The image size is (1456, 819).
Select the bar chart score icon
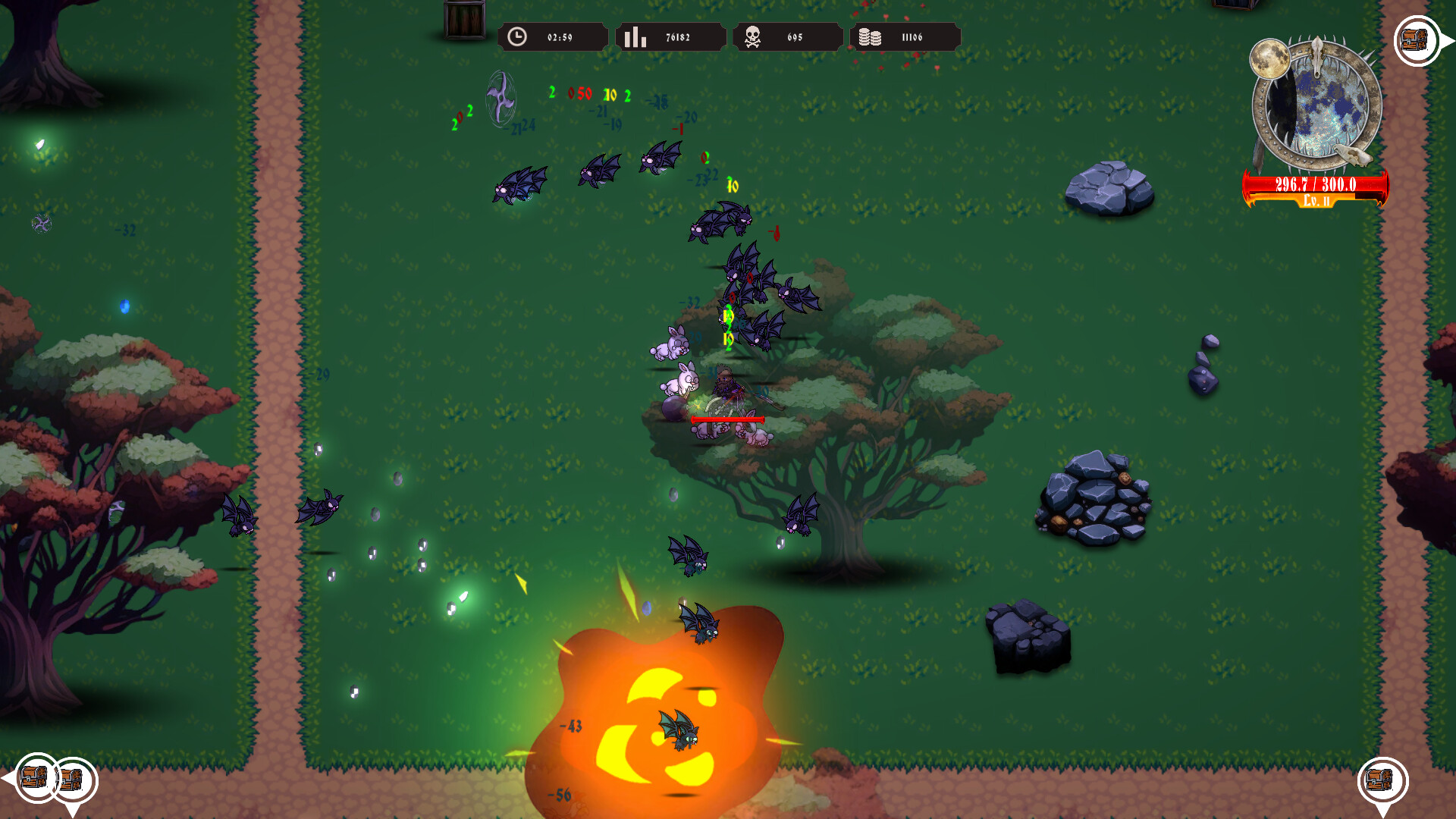pos(635,35)
